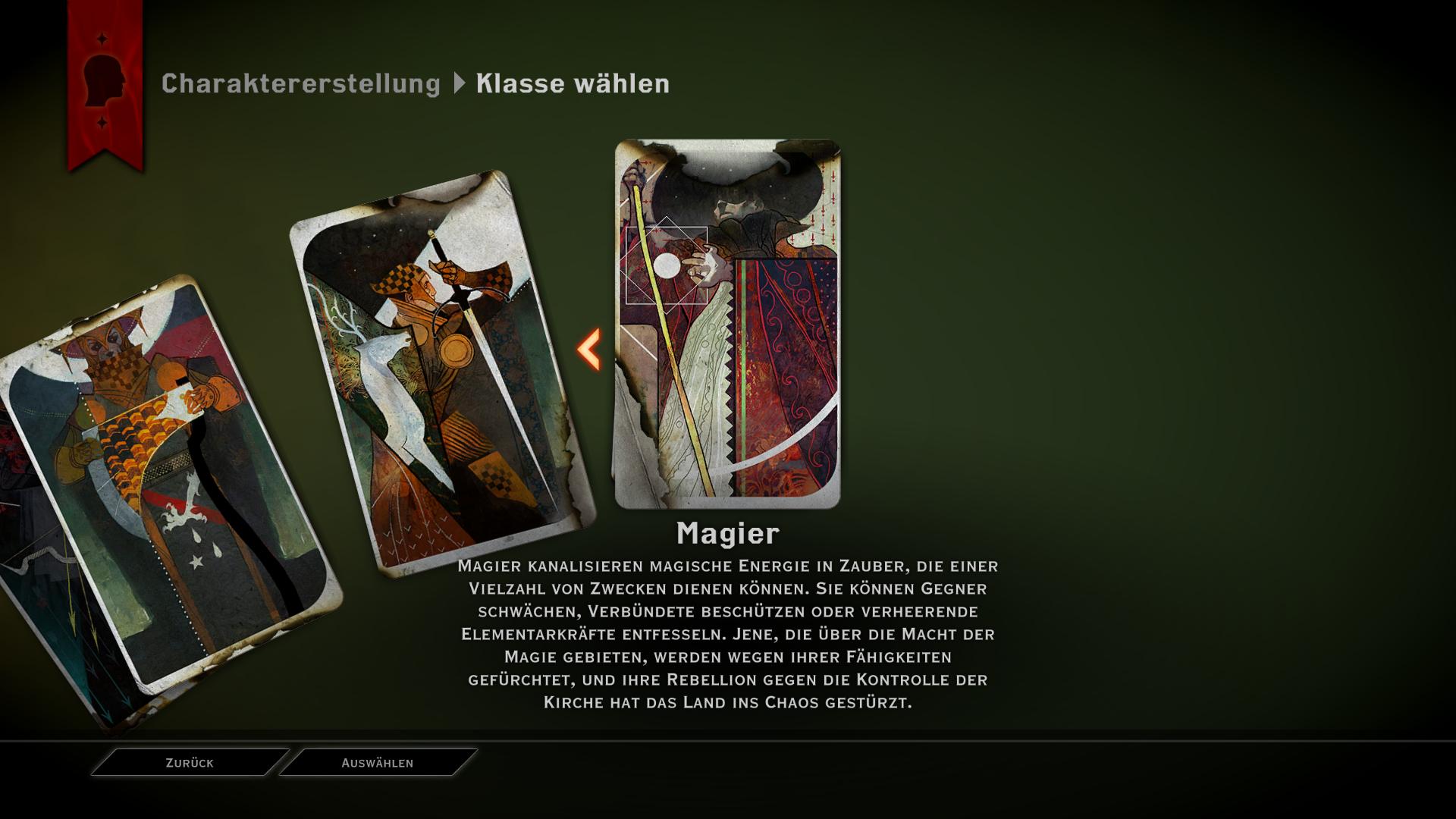This screenshot has height=819, width=1456.
Task: Go back with the Zurück button
Action: [190, 763]
